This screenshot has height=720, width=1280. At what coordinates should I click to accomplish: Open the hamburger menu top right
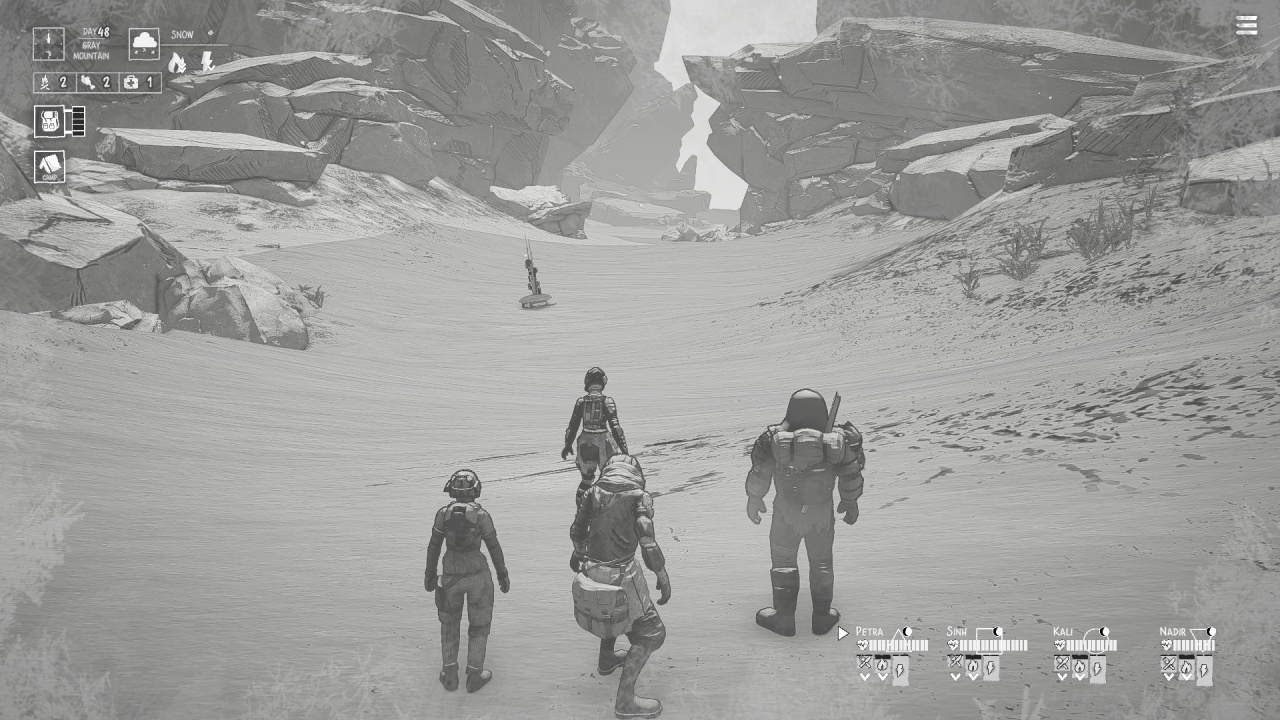coord(1246,25)
